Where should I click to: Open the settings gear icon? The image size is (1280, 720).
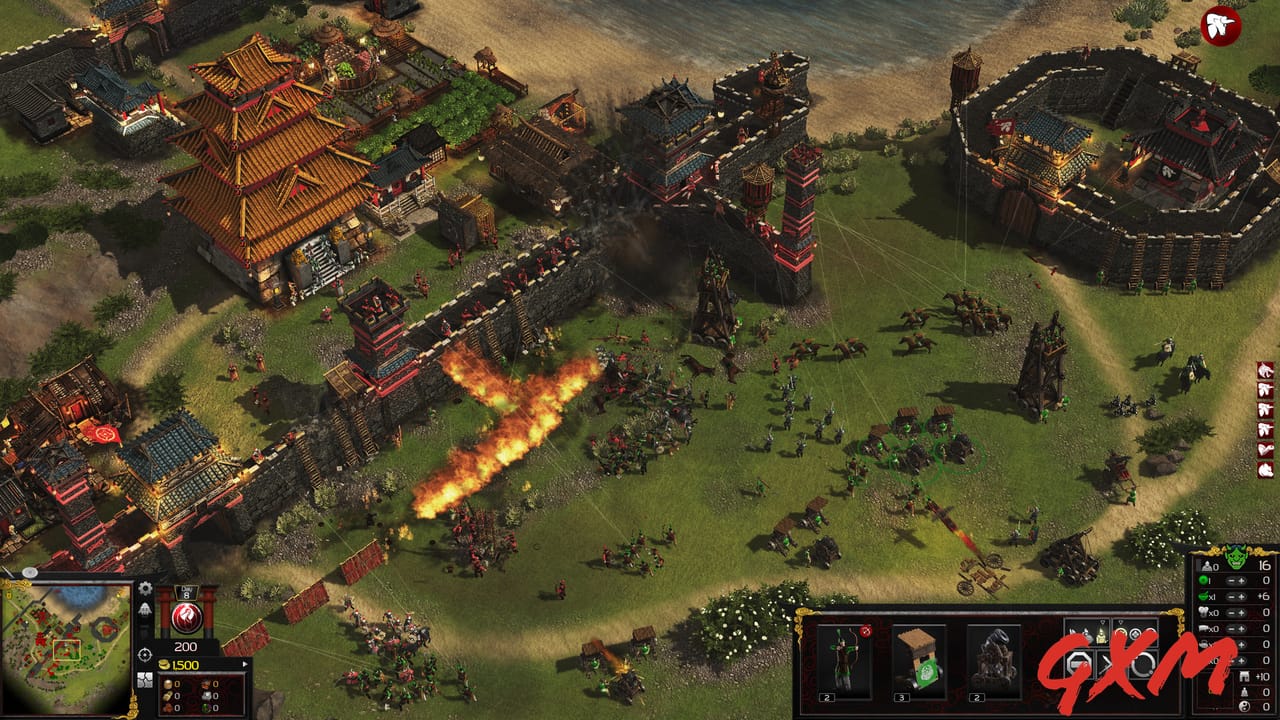(x=143, y=589)
